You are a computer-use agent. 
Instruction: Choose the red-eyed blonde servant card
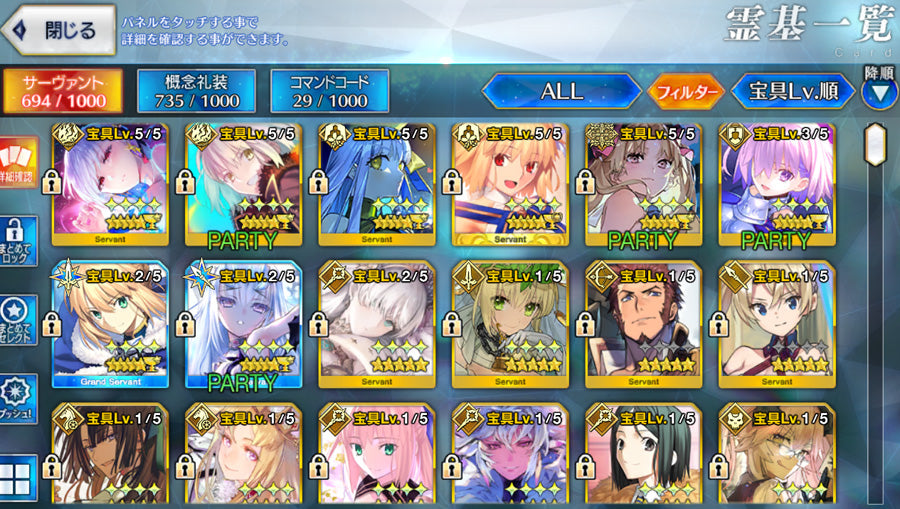point(510,185)
